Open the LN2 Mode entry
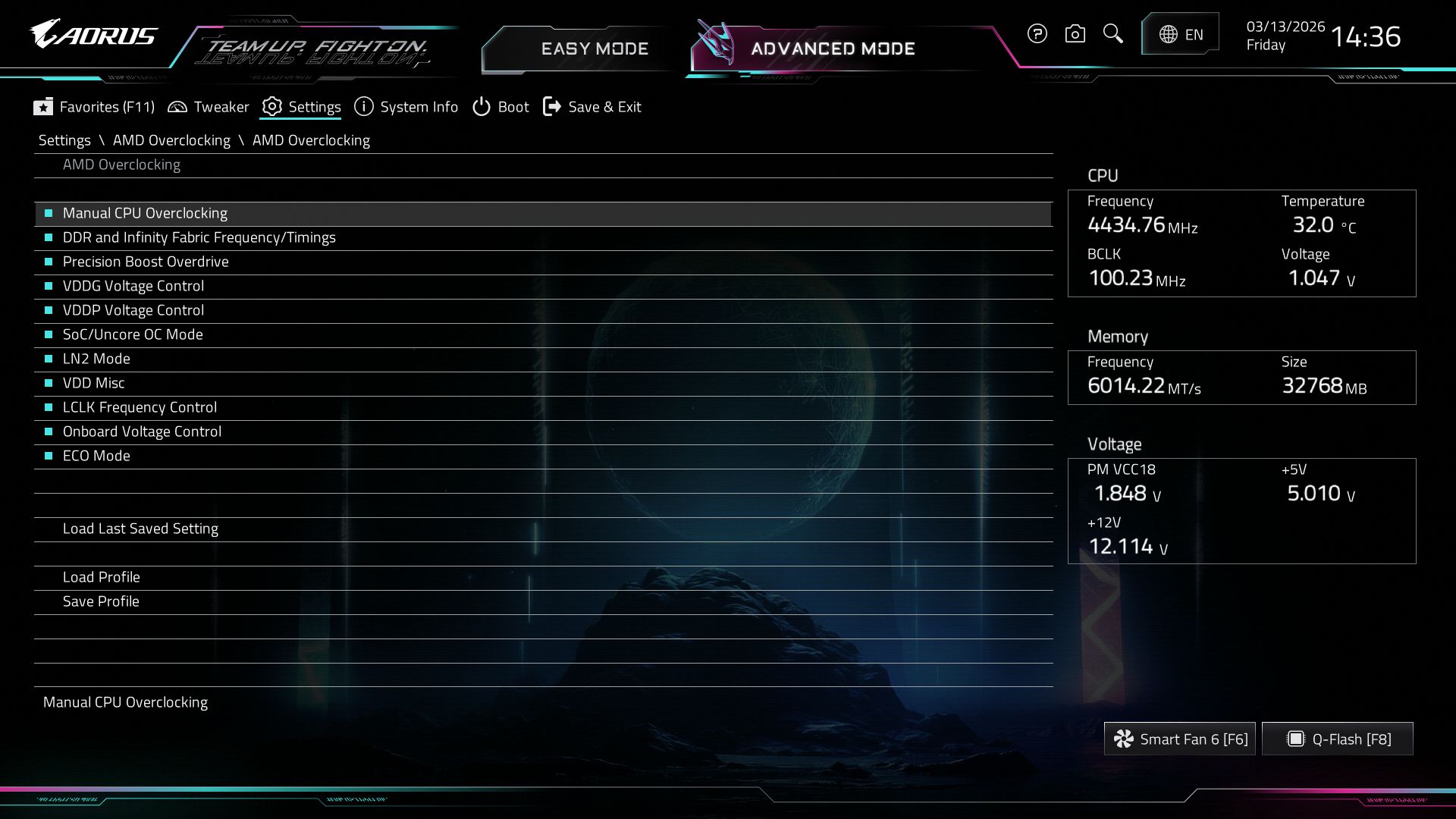Viewport: 1456px width, 819px height. [96, 359]
